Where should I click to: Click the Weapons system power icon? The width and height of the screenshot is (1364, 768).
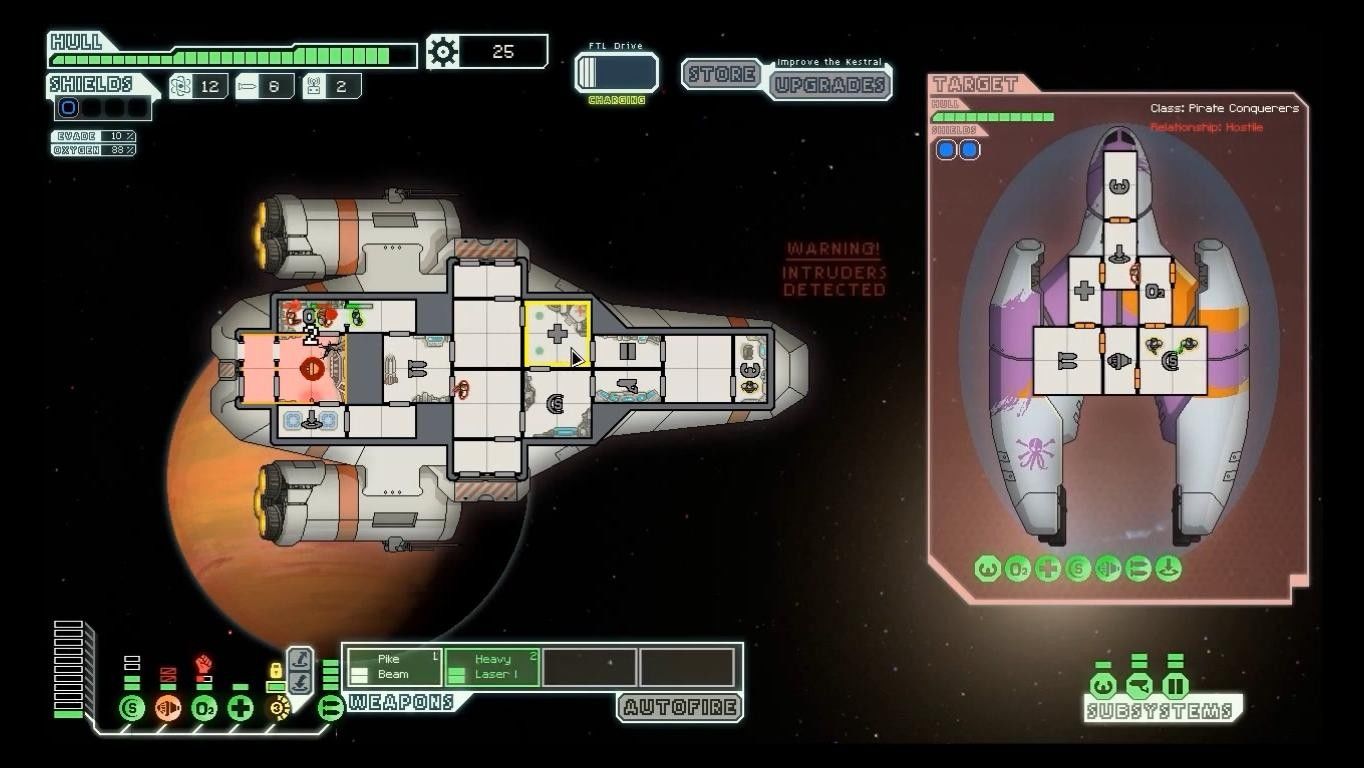(330, 709)
